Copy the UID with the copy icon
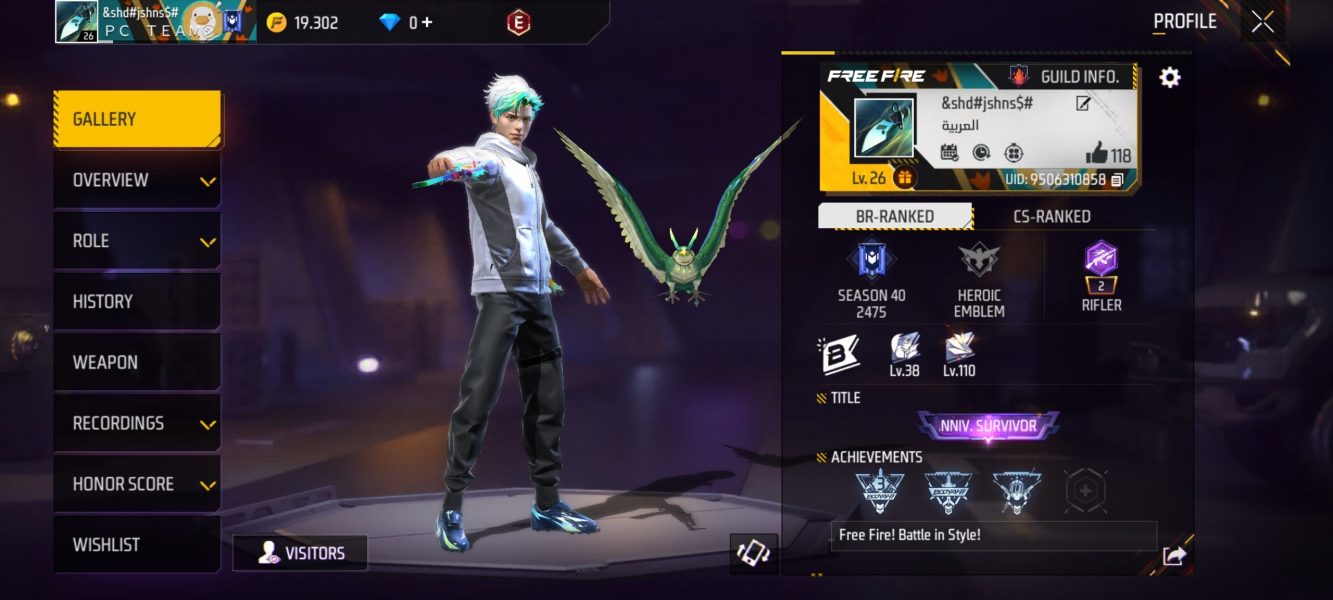Viewport: 1333px width, 600px height. [x=1117, y=180]
